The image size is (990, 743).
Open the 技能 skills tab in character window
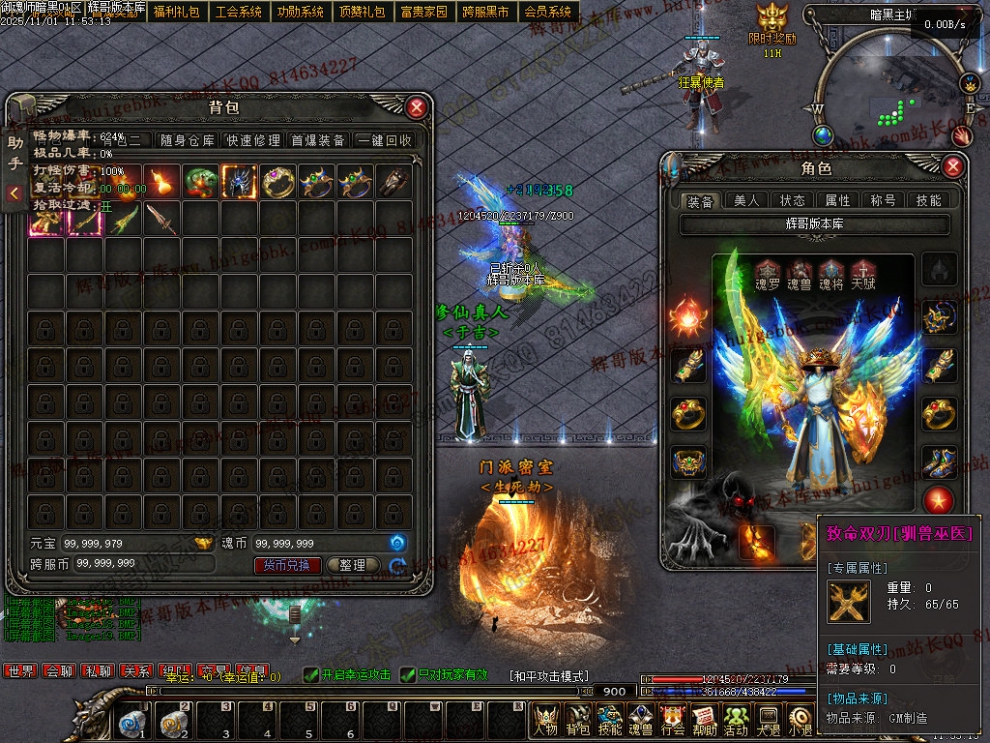click(x=928, y=201)
